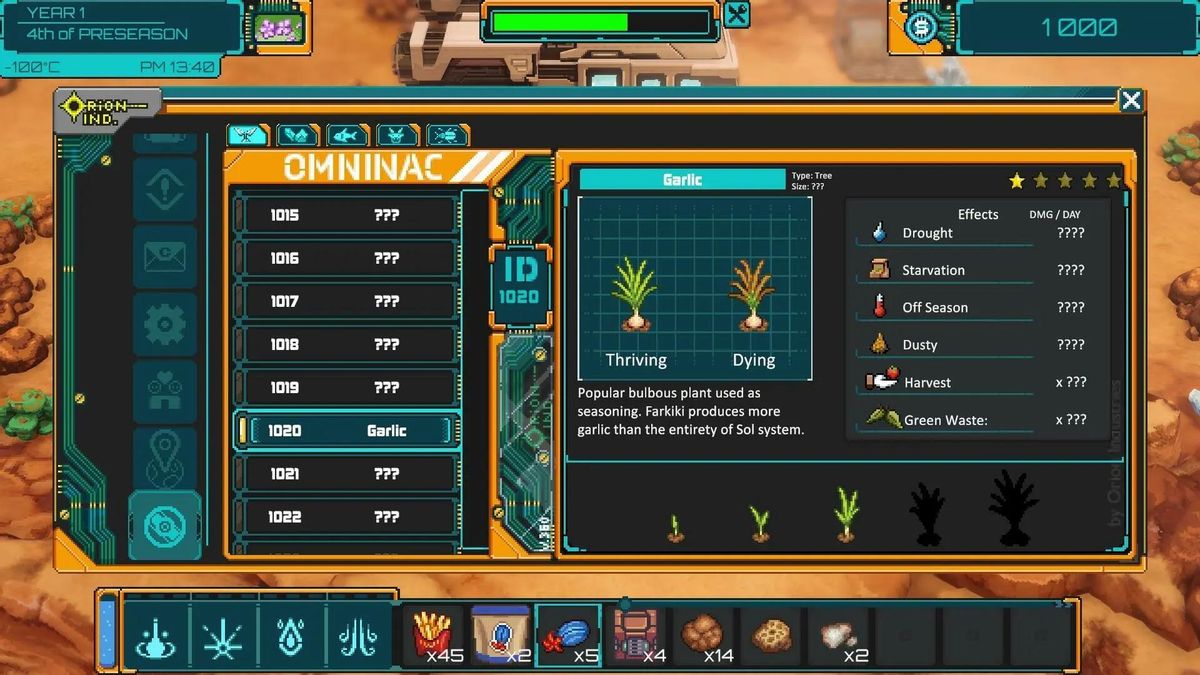Select the brown ore x14 slot
The height and width of the screenshot is (675, 1200).
(x=705, y=635)
